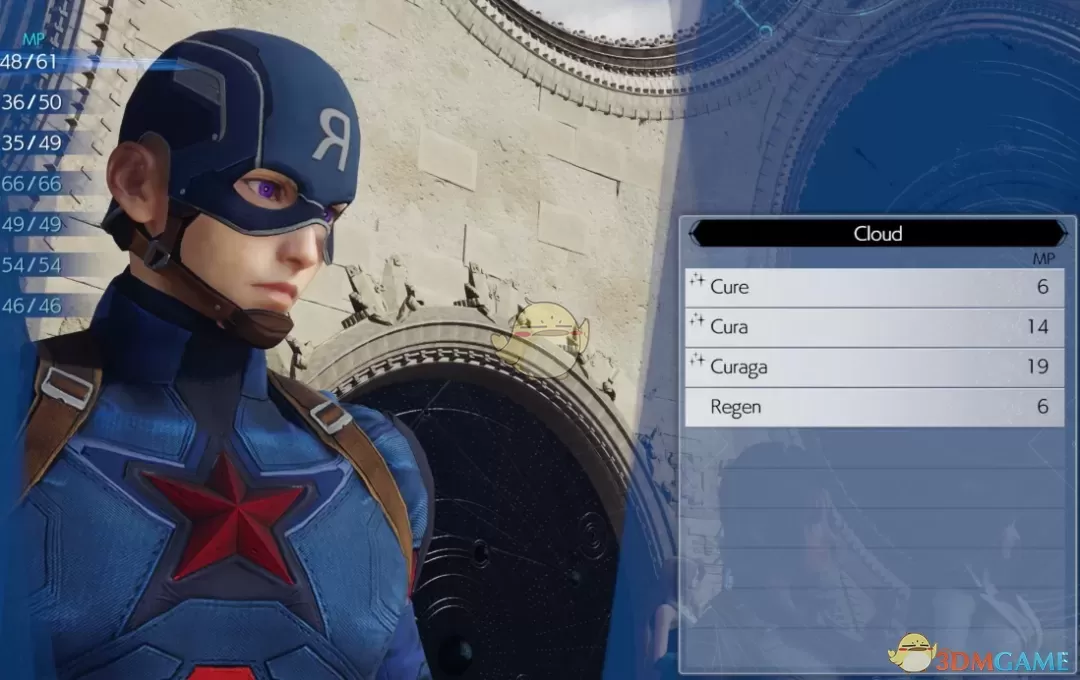The height and width of the screenshot is (680, 1080).
Task: Choose Cura from the spell list
Action: point(873,327)
